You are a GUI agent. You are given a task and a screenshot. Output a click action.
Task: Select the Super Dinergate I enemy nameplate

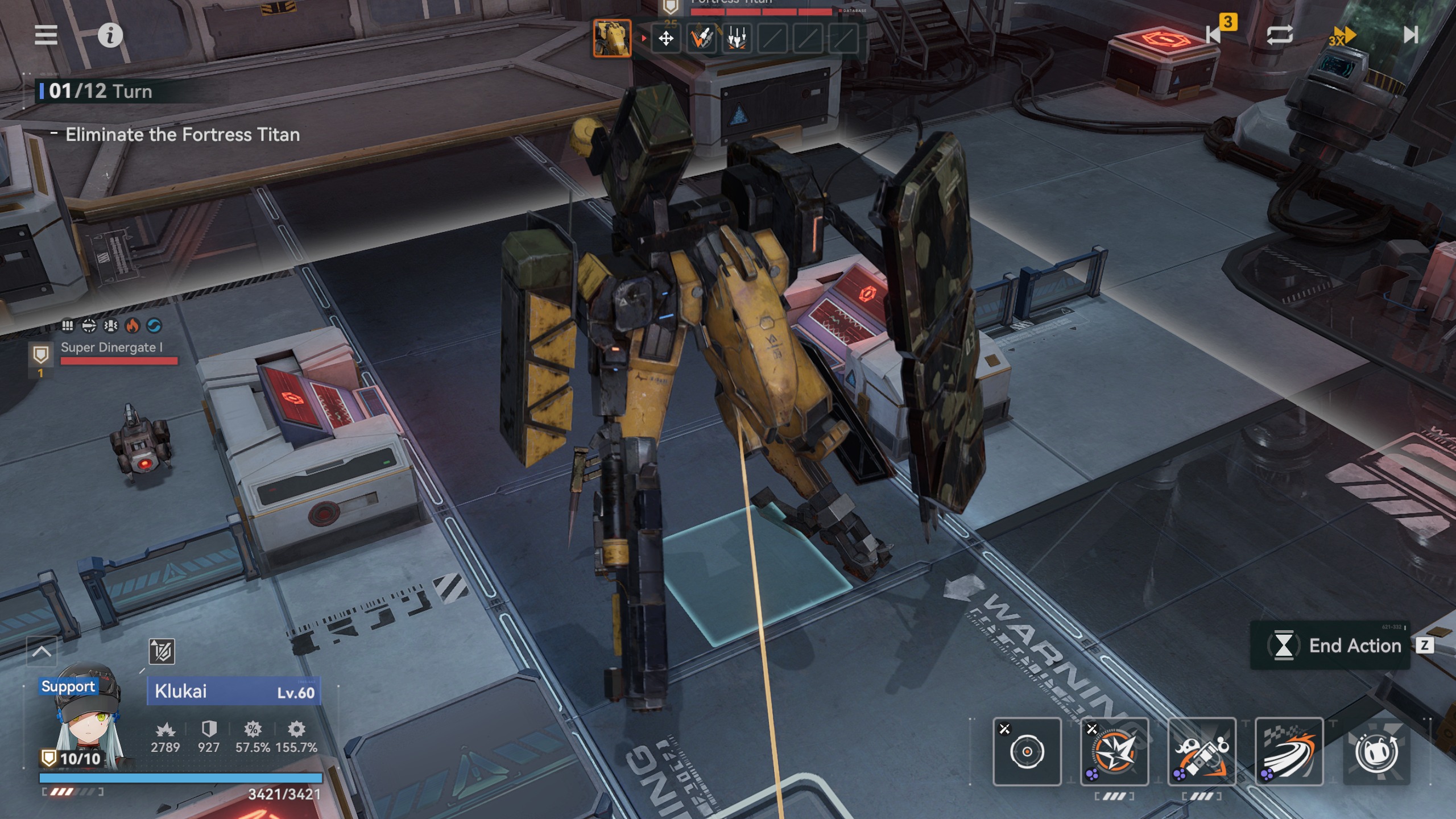tap(112, 348)
